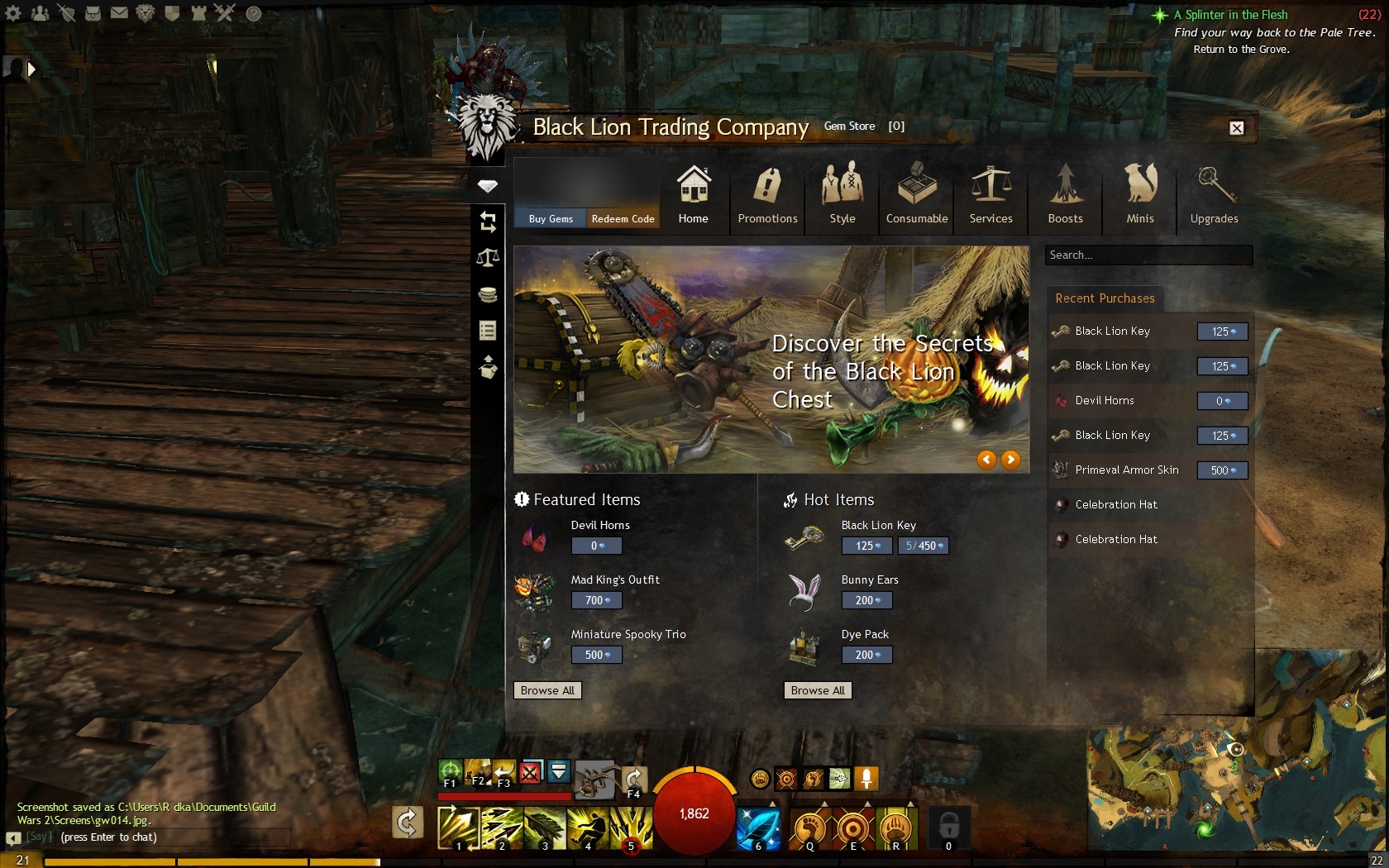Image resolution: width=1389 pixels, height=868 pixels.
Task: Show the Boosts category
Action: [x=1065, y=194]
